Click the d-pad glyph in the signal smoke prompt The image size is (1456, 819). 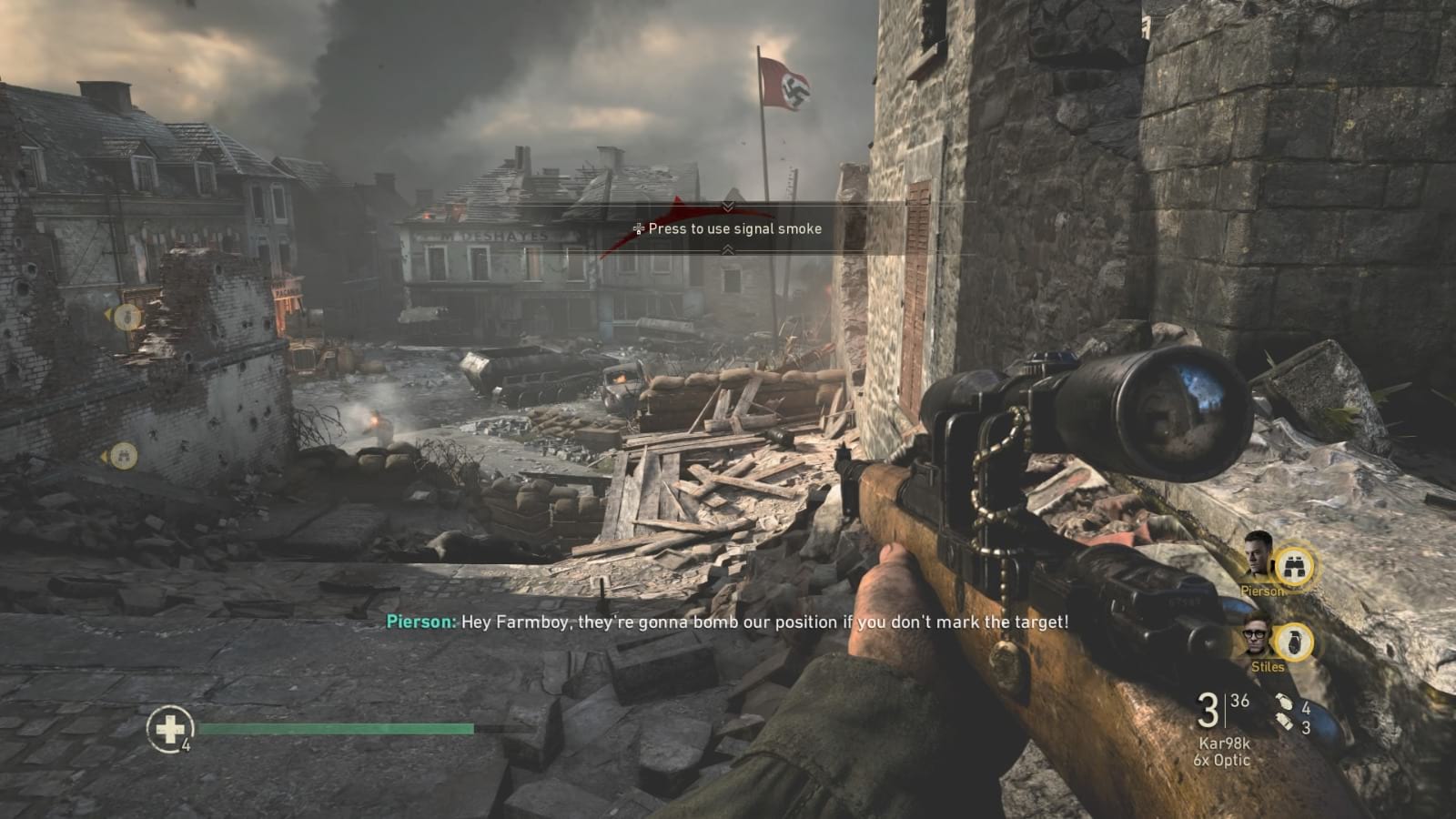[637, 229]
